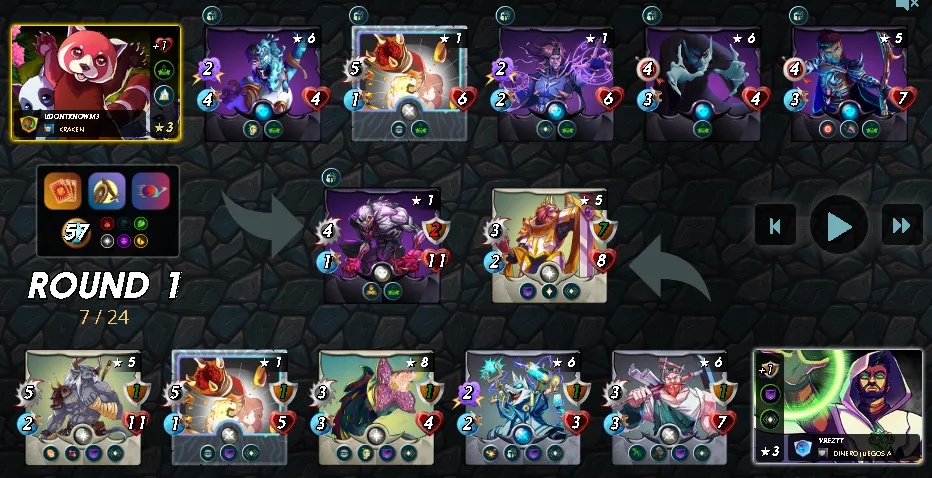Toggle the muted sound speaker icon
Image resolution: width=932 pixels, height=478 pixels.
coord(906,5)
